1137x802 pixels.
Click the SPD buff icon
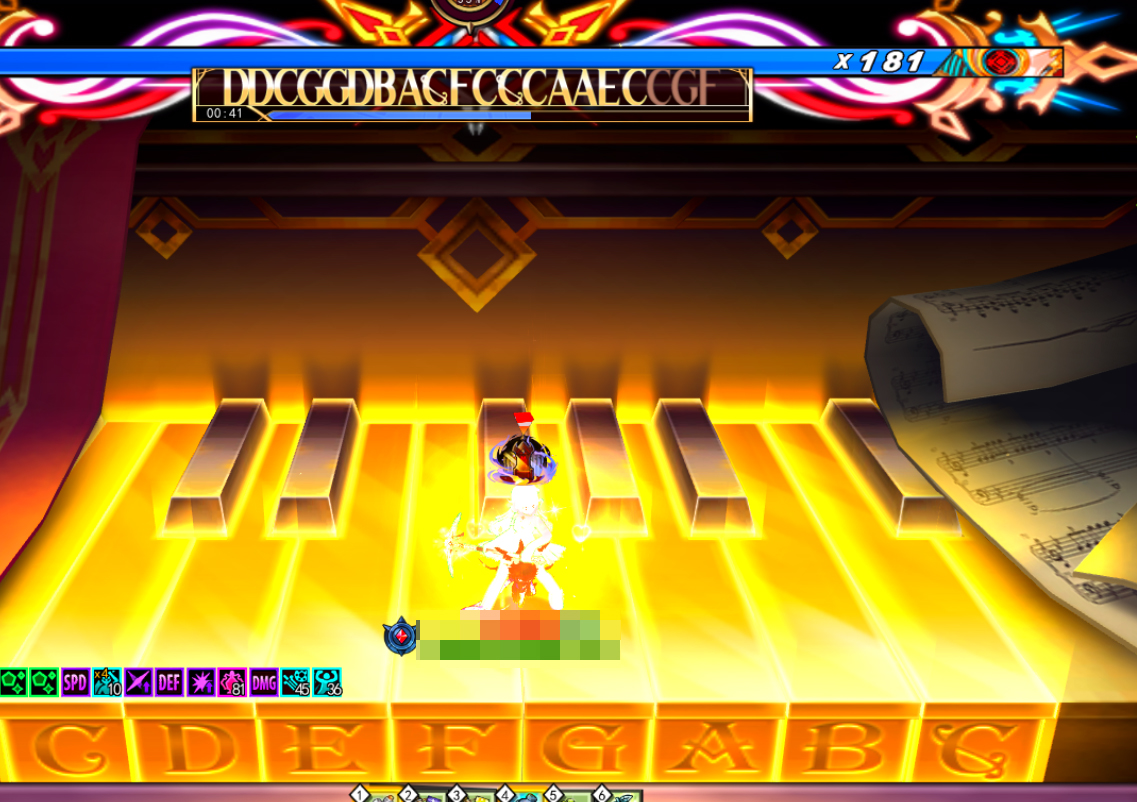(76, 682)
